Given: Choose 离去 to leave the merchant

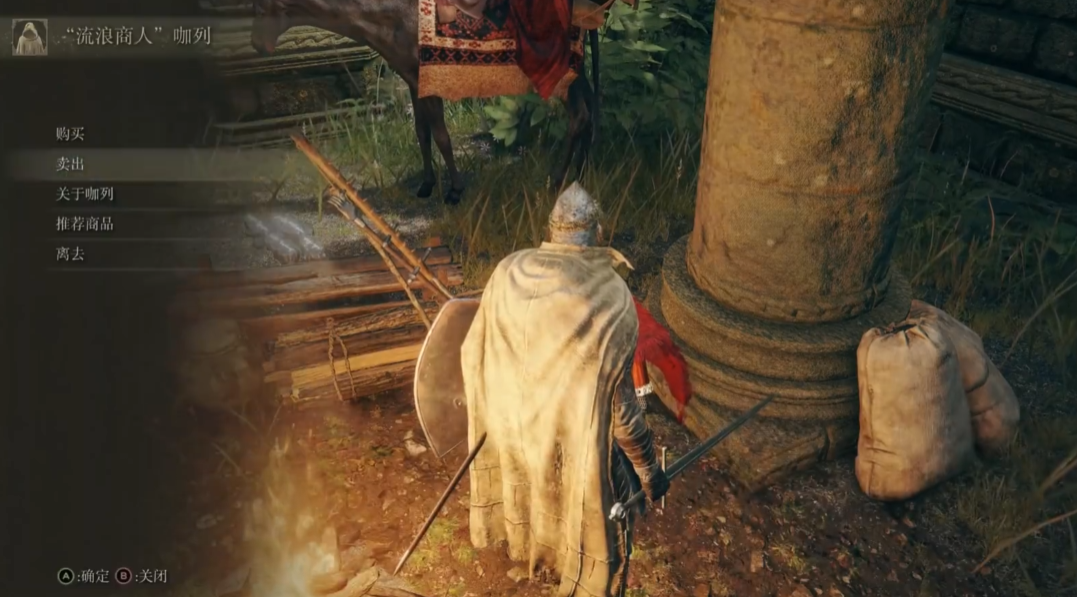Looking at the screenshot, I should (x=71, y=254).
